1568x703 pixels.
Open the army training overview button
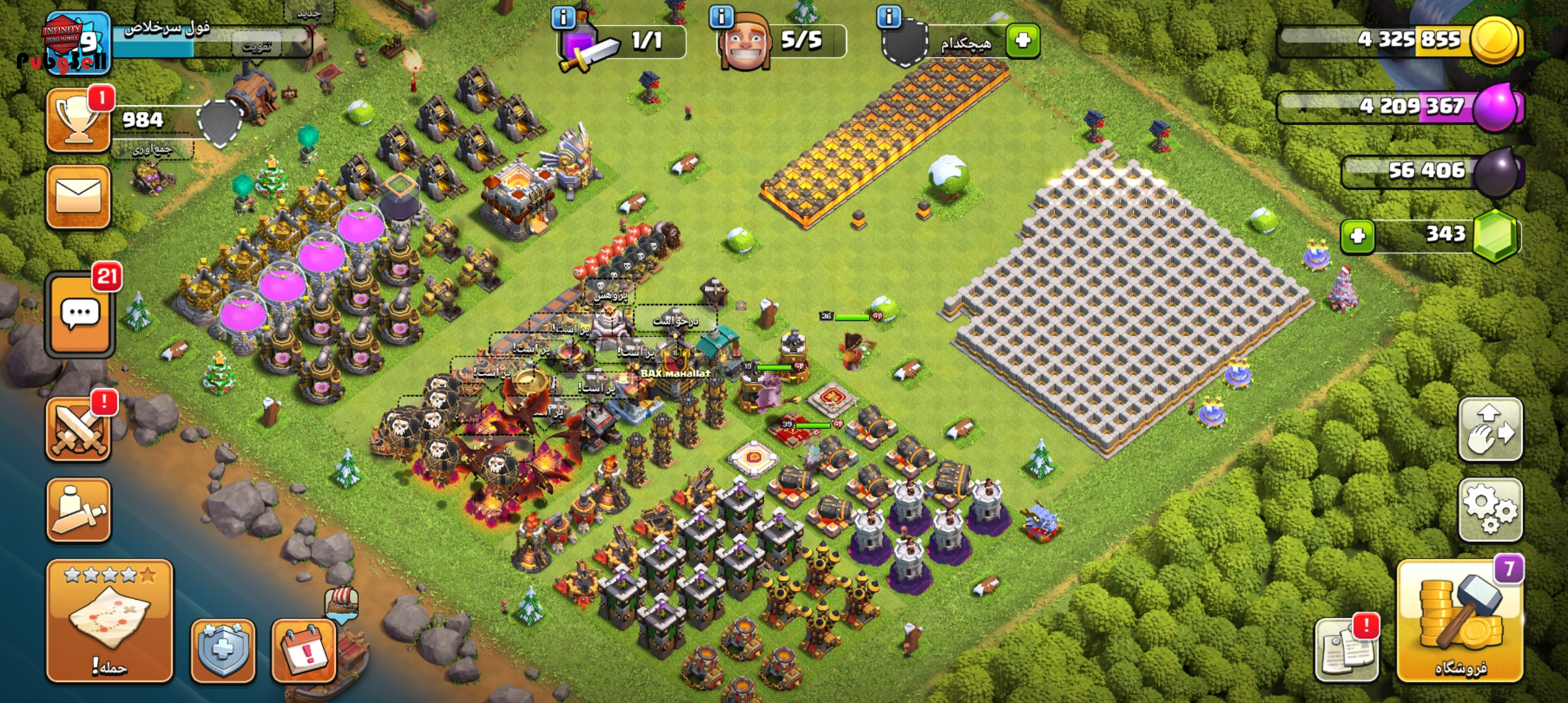click(x=78, y=510)
